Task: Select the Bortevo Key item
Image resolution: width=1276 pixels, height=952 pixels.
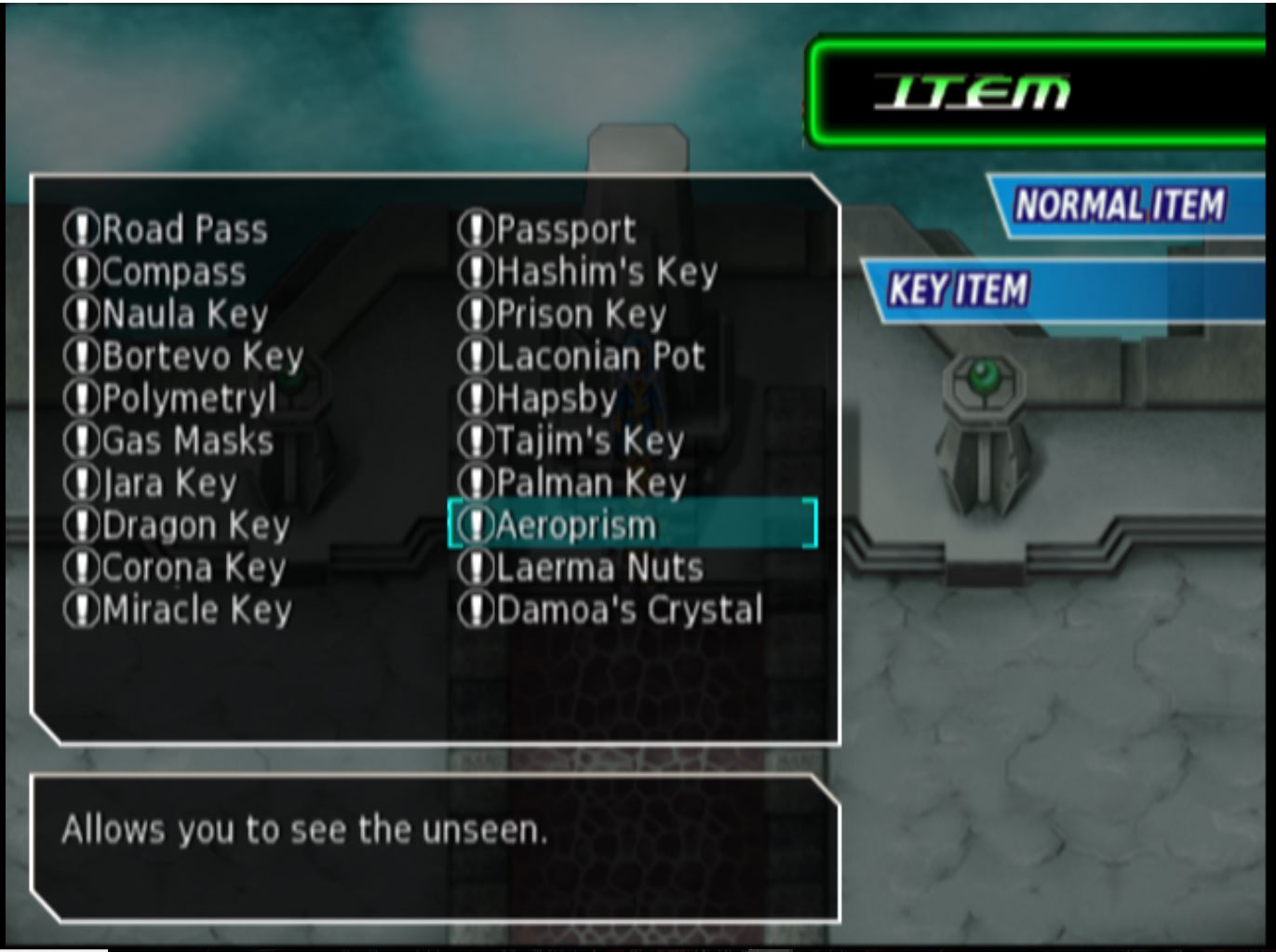Action: pyautogui.click(x=200, y=355)
